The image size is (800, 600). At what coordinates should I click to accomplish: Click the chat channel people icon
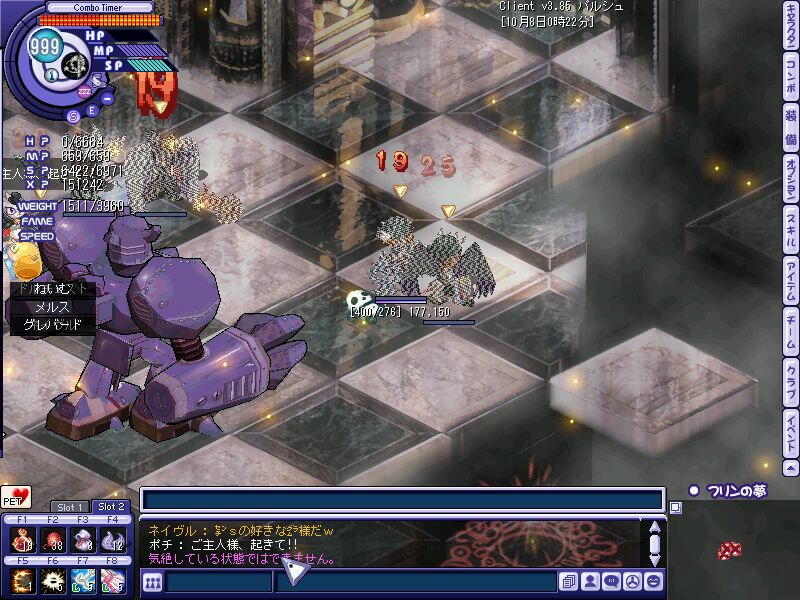[153, 582]
